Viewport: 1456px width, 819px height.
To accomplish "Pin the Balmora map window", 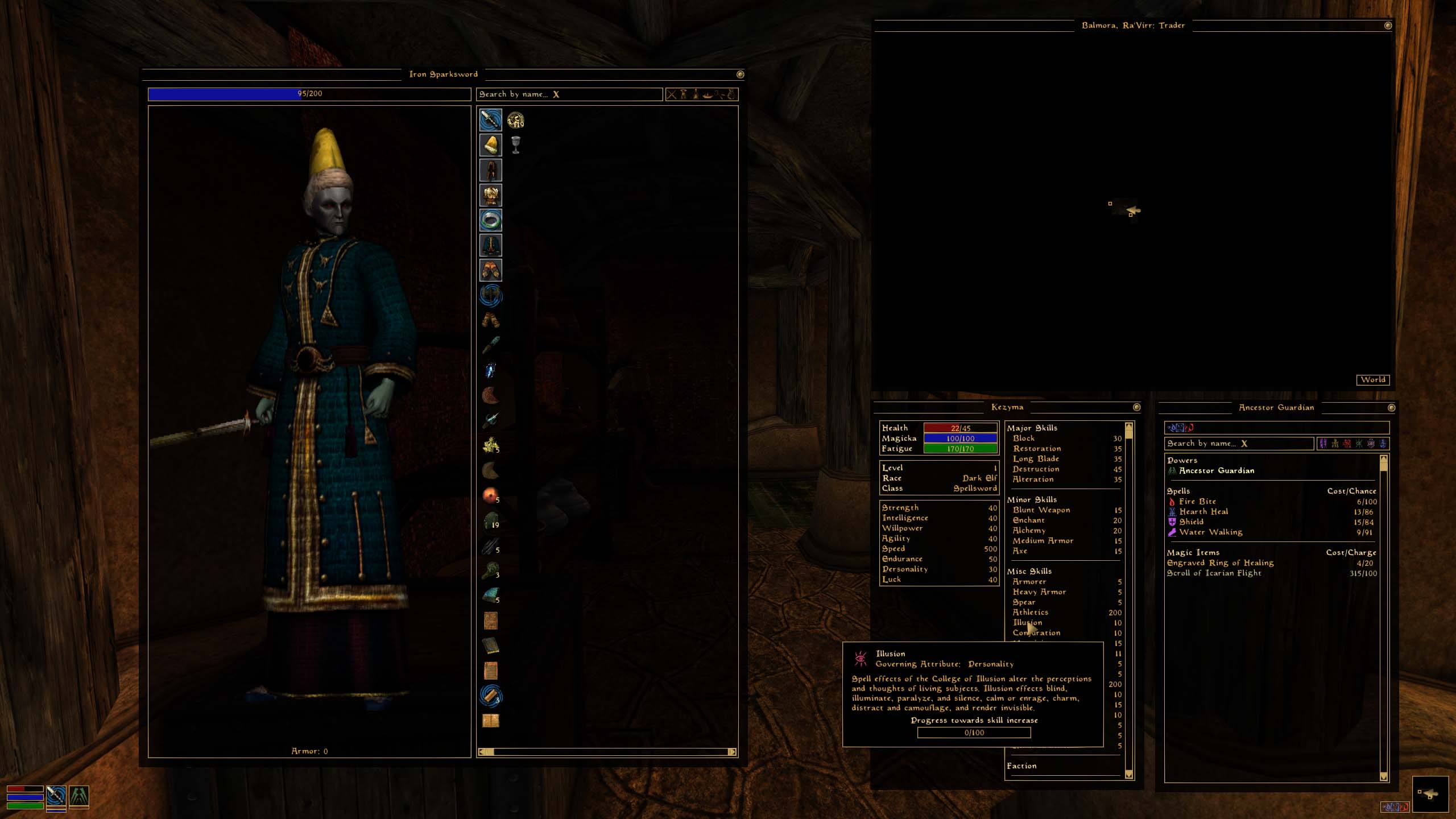I will [1388, 26].
